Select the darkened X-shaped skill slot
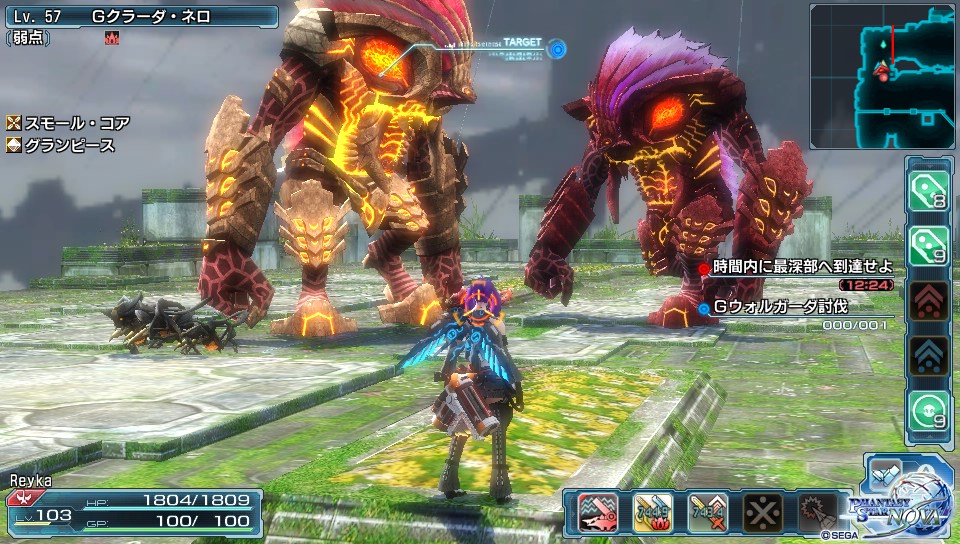The height and width of the screenshot is (544, 960). [761, 512]
